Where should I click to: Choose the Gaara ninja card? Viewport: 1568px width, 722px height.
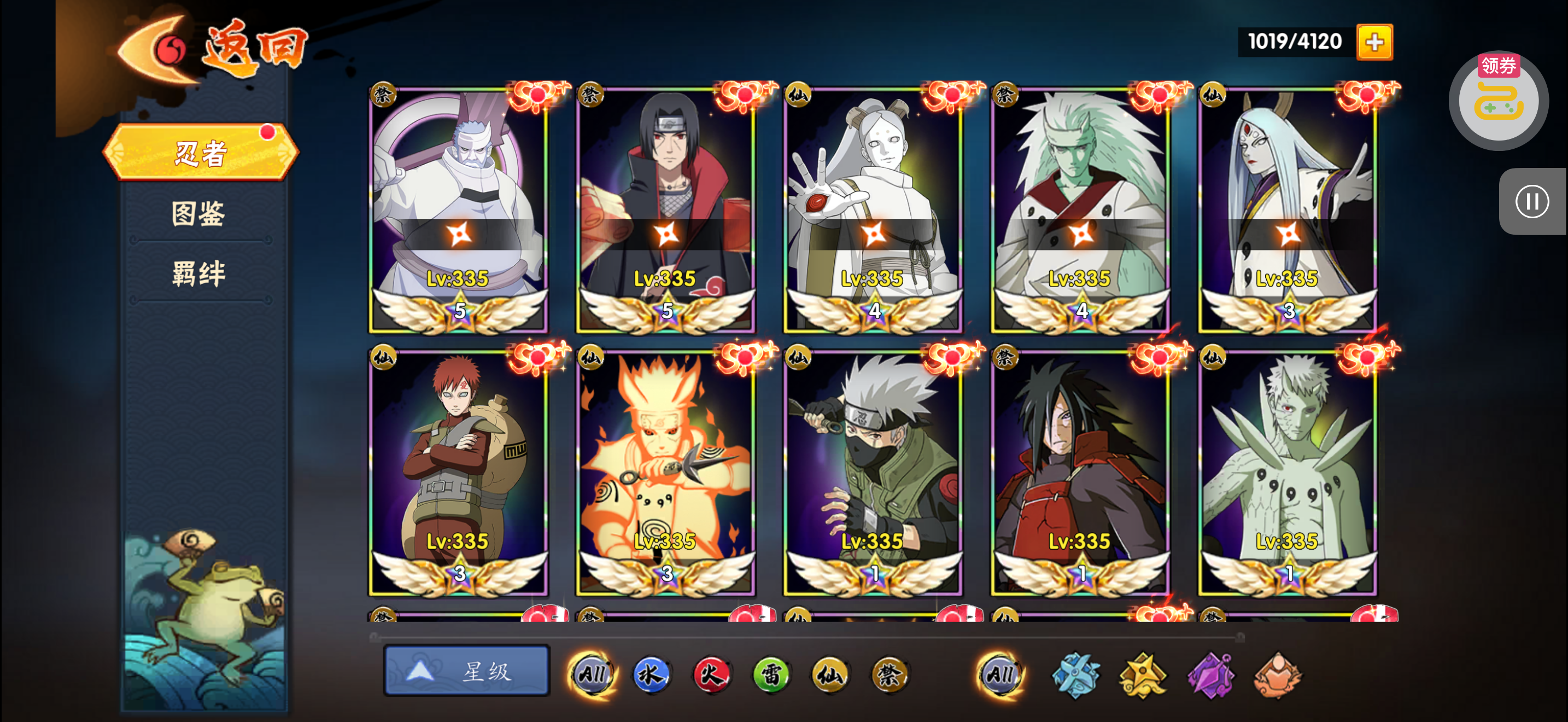pos(458,473)
